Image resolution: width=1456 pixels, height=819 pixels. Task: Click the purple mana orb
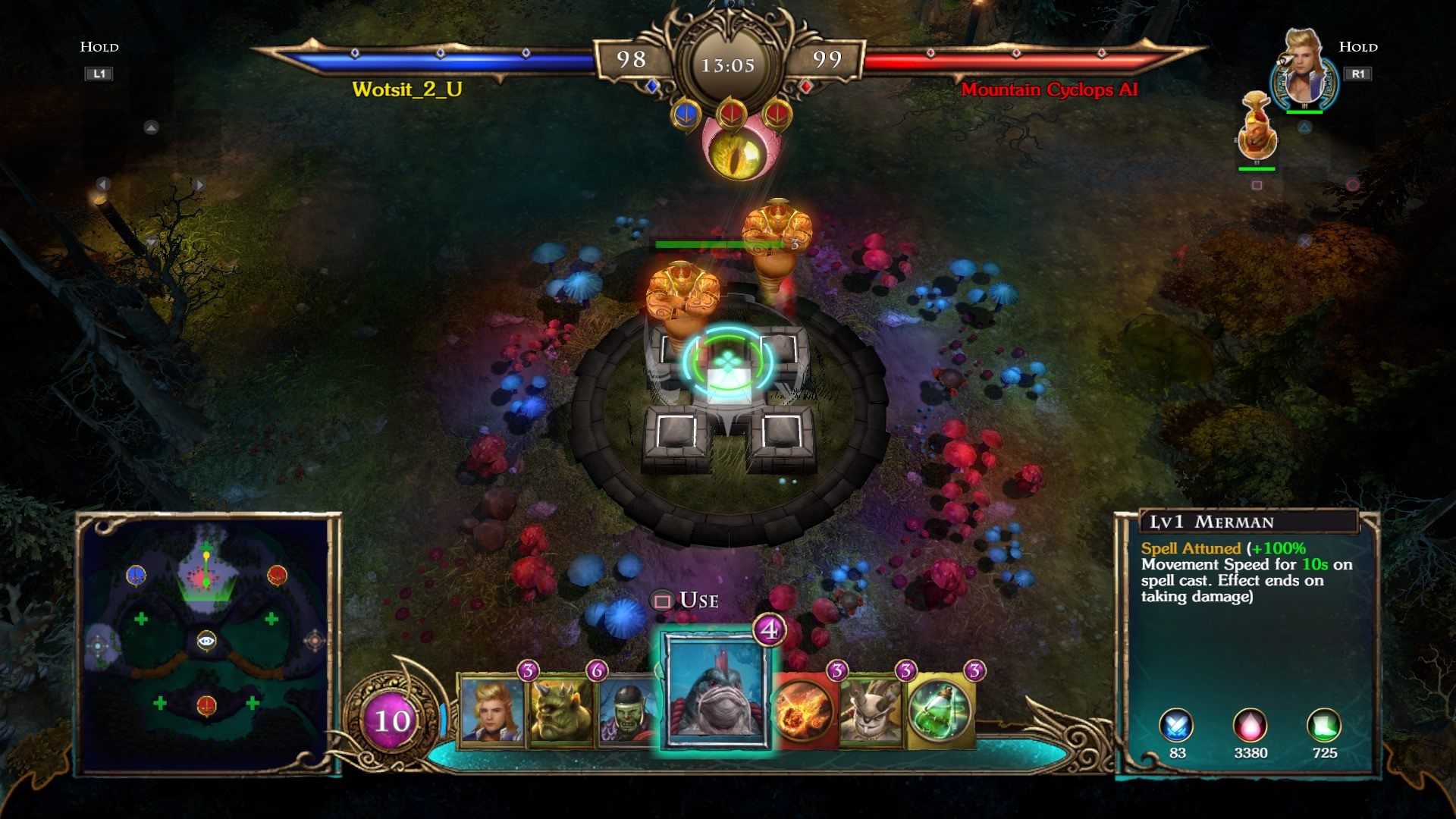coord(392,720)
